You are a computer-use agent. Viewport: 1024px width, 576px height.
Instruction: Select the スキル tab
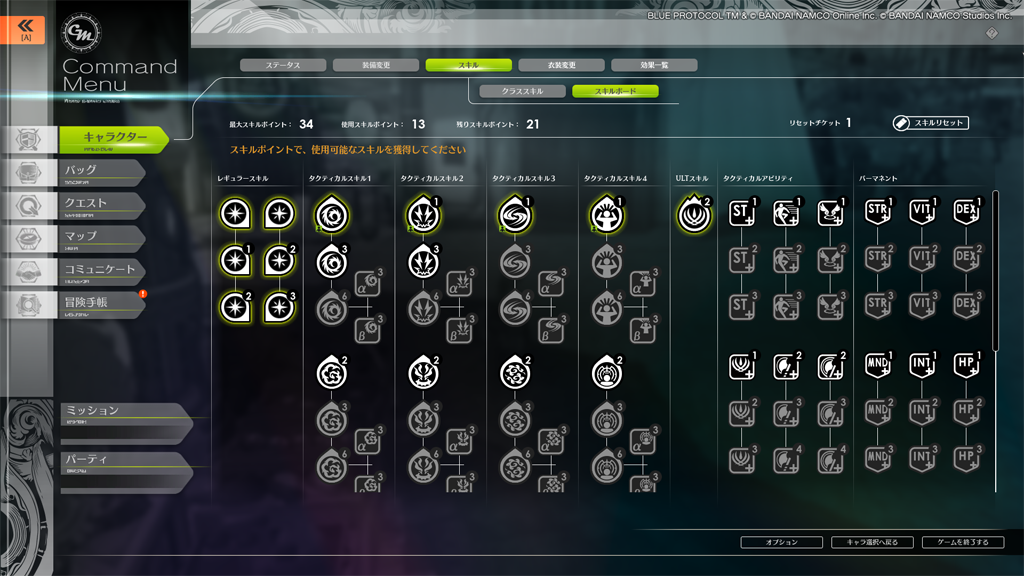(x=468, y=65)
